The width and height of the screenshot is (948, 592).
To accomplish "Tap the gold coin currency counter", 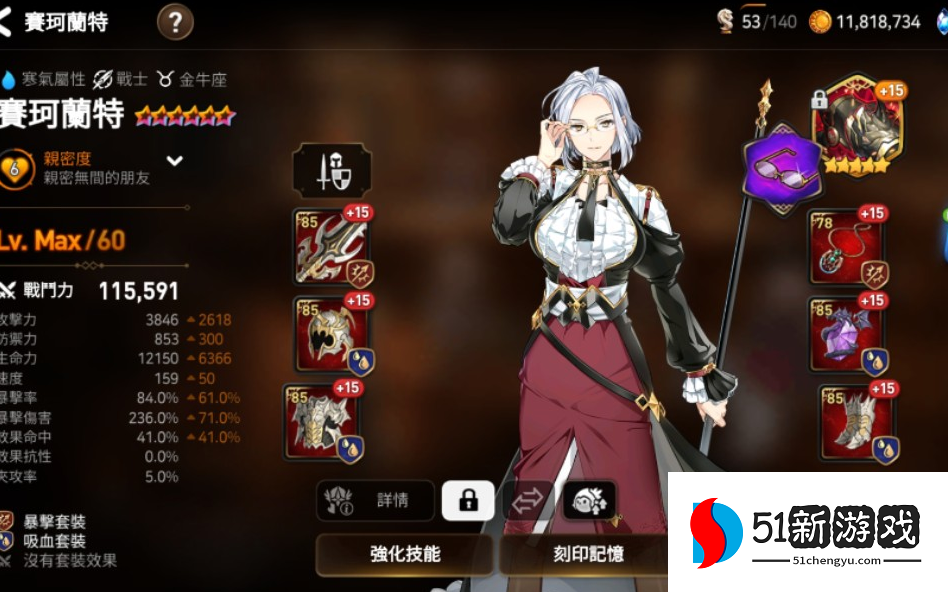I will (864, 22).
